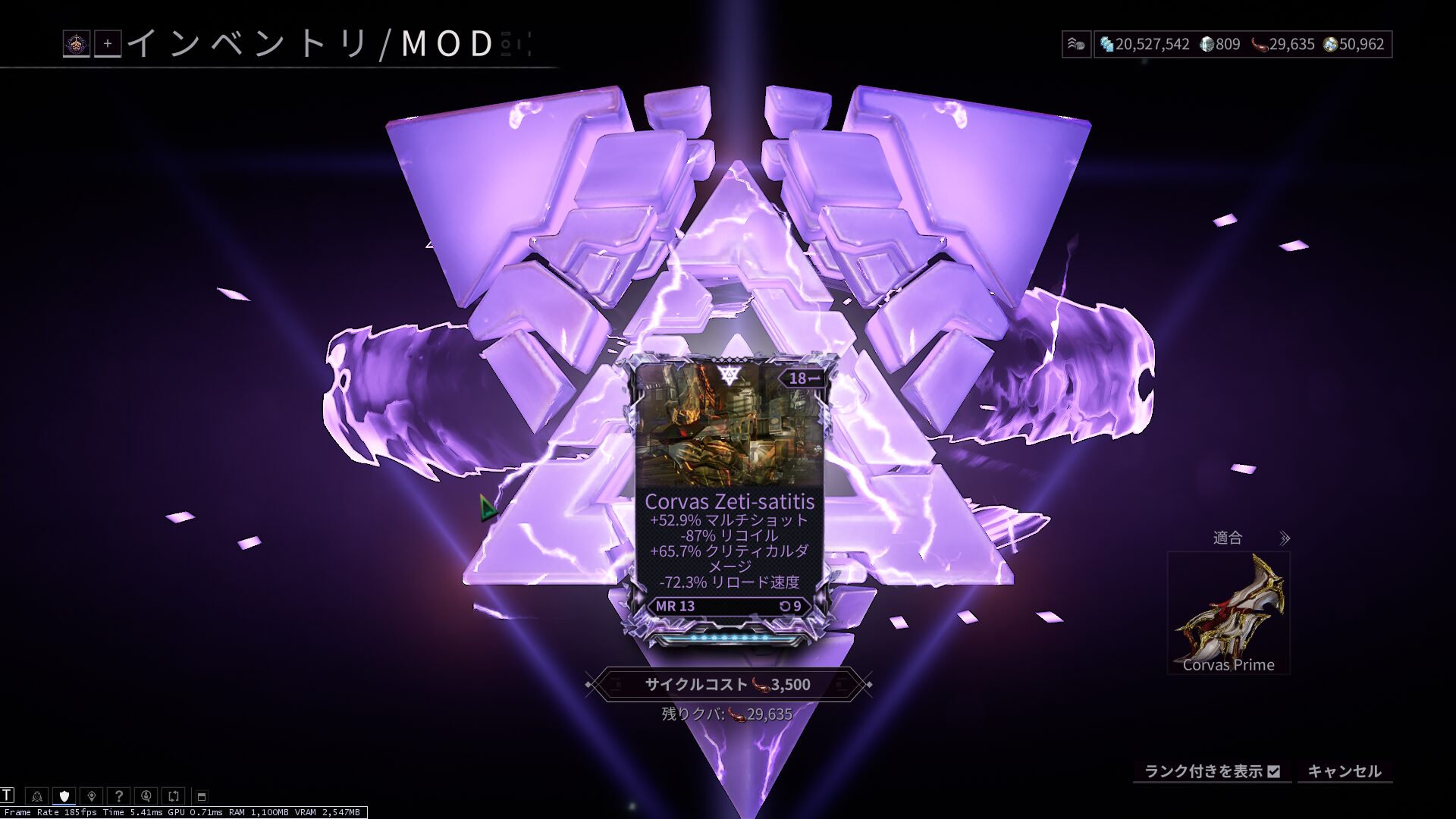Screen dimensions: 1456x819
Task: Click the shield icon in bottom toolbar
Action: (x=64, y=796)
